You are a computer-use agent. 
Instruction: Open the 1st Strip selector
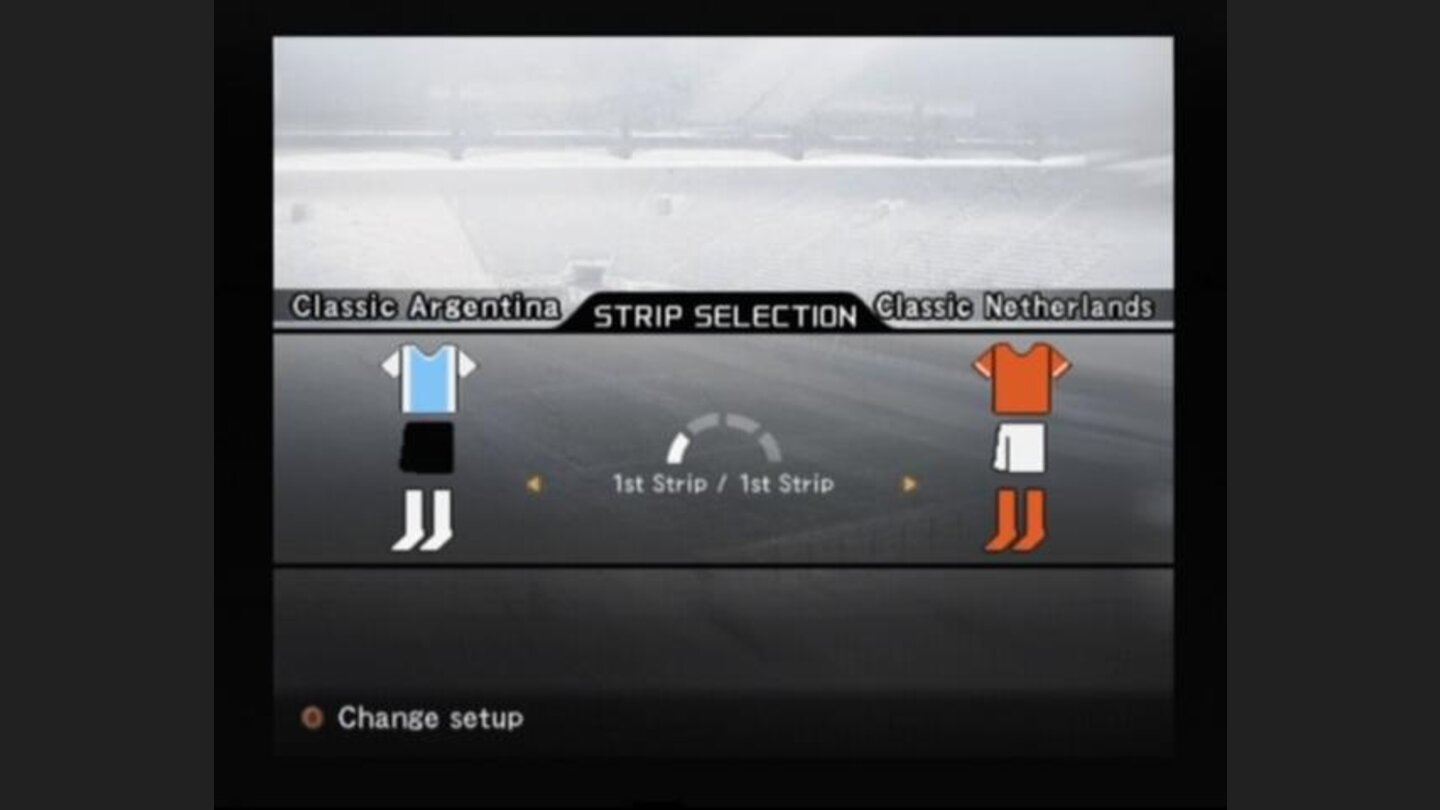(x=722, y=483)
